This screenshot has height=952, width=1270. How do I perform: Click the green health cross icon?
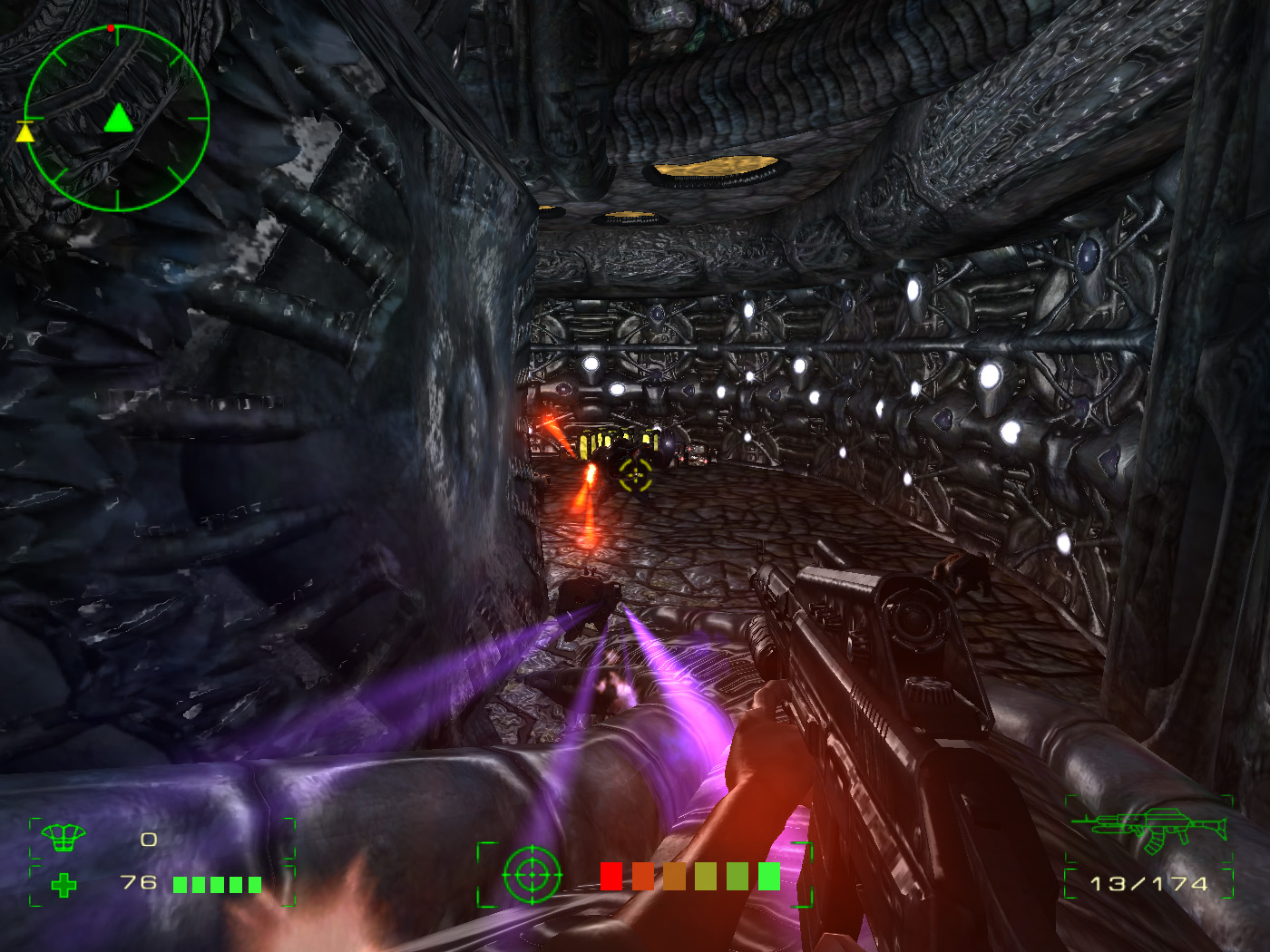[63, 884]
